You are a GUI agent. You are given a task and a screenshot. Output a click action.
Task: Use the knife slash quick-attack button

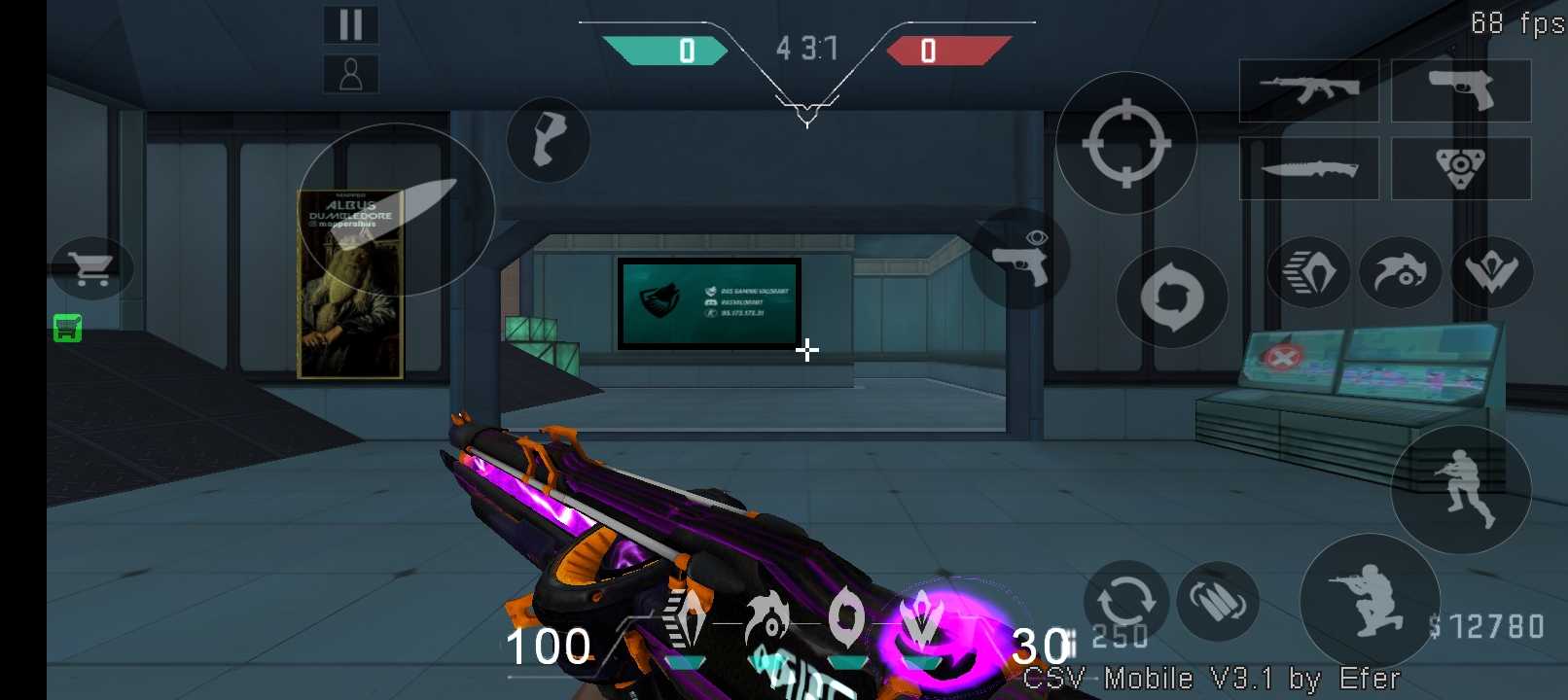tap(396, 209)
